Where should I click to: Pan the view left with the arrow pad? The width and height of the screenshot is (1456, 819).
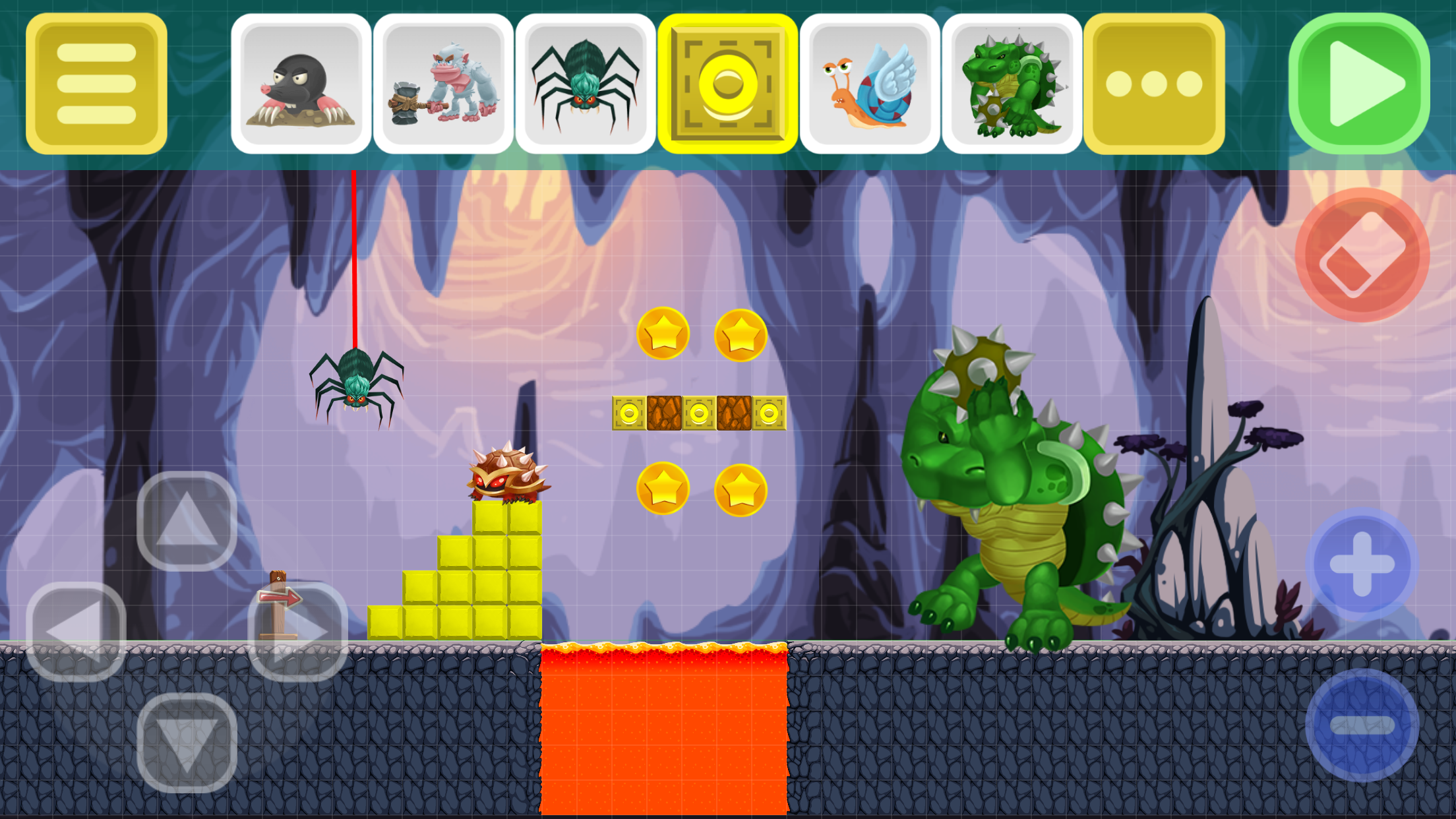click(x=79, y=630)
